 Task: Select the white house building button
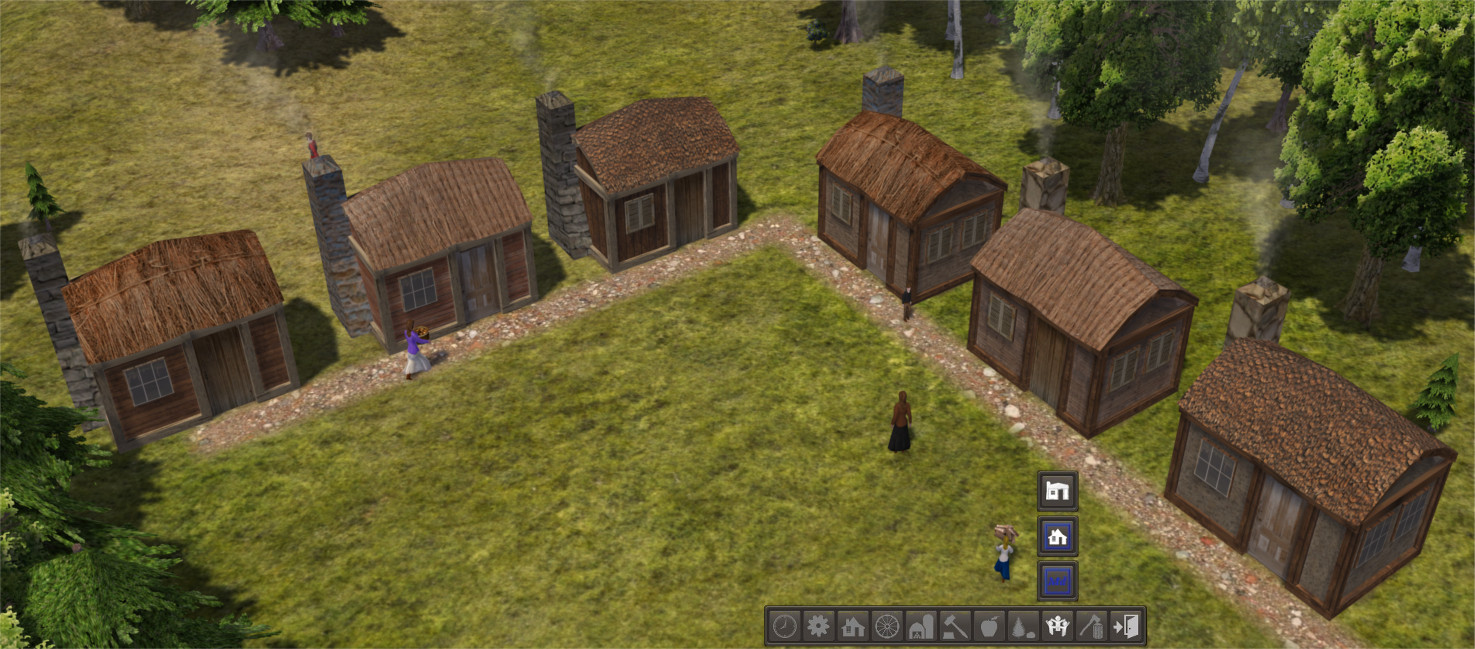click(x=1057, y=490)
